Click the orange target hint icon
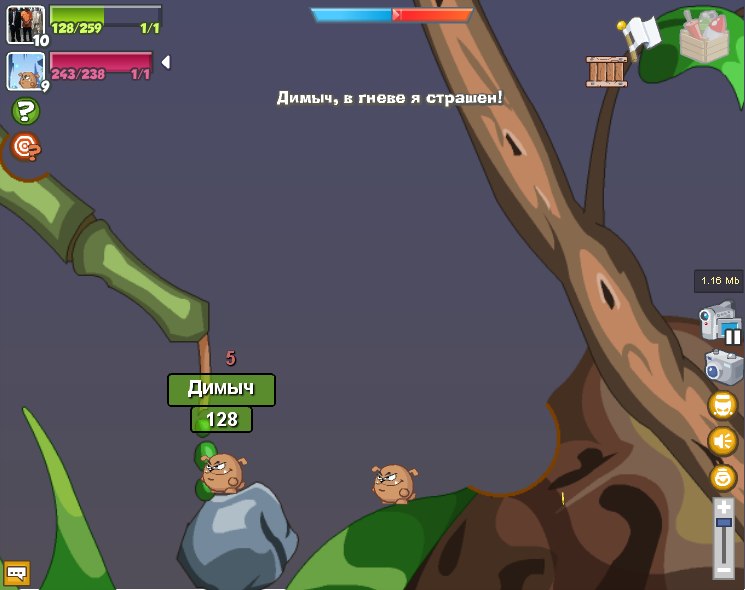Viewport: 745px width, 590px height. [x=25, y=147]
